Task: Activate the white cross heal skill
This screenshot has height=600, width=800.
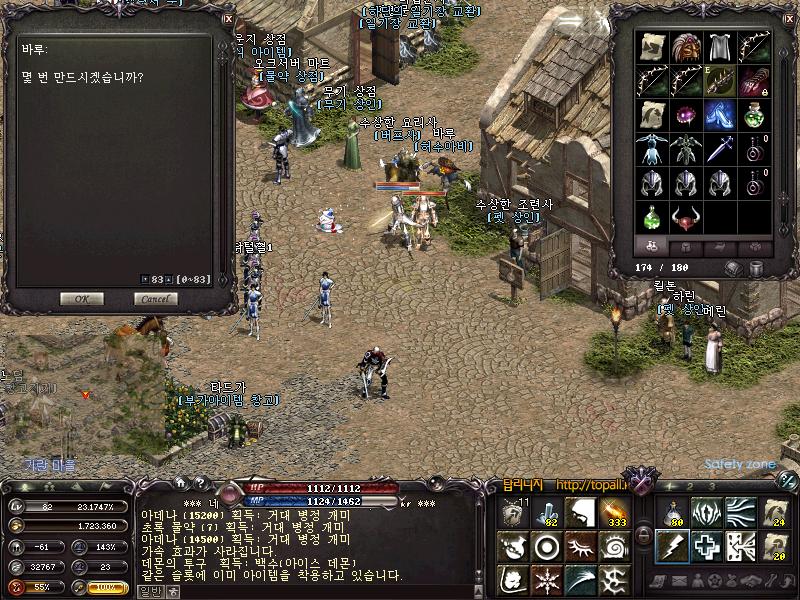Action: tap(706, 544)
